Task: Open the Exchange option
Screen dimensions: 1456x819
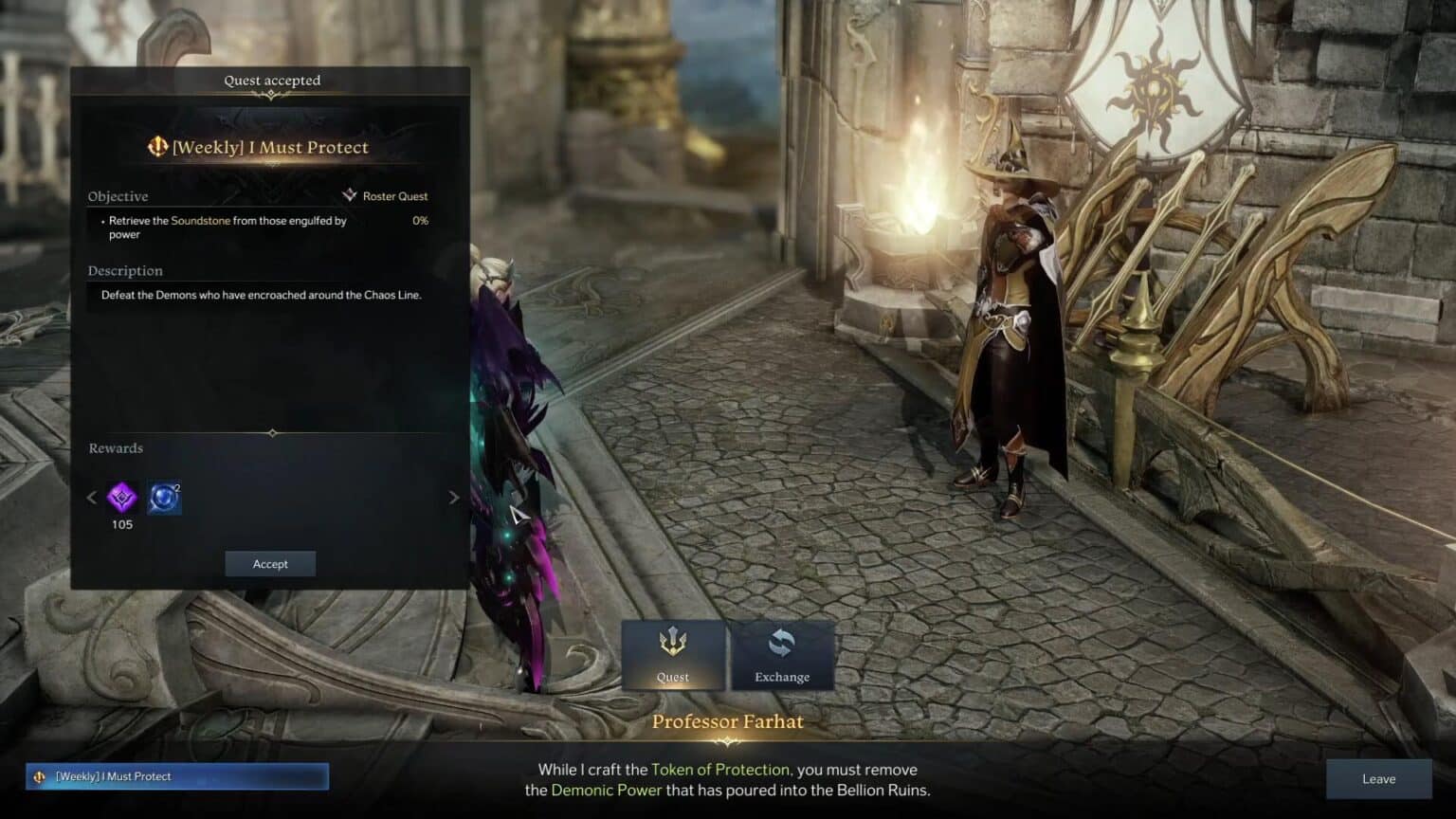Action: [782, 654]
